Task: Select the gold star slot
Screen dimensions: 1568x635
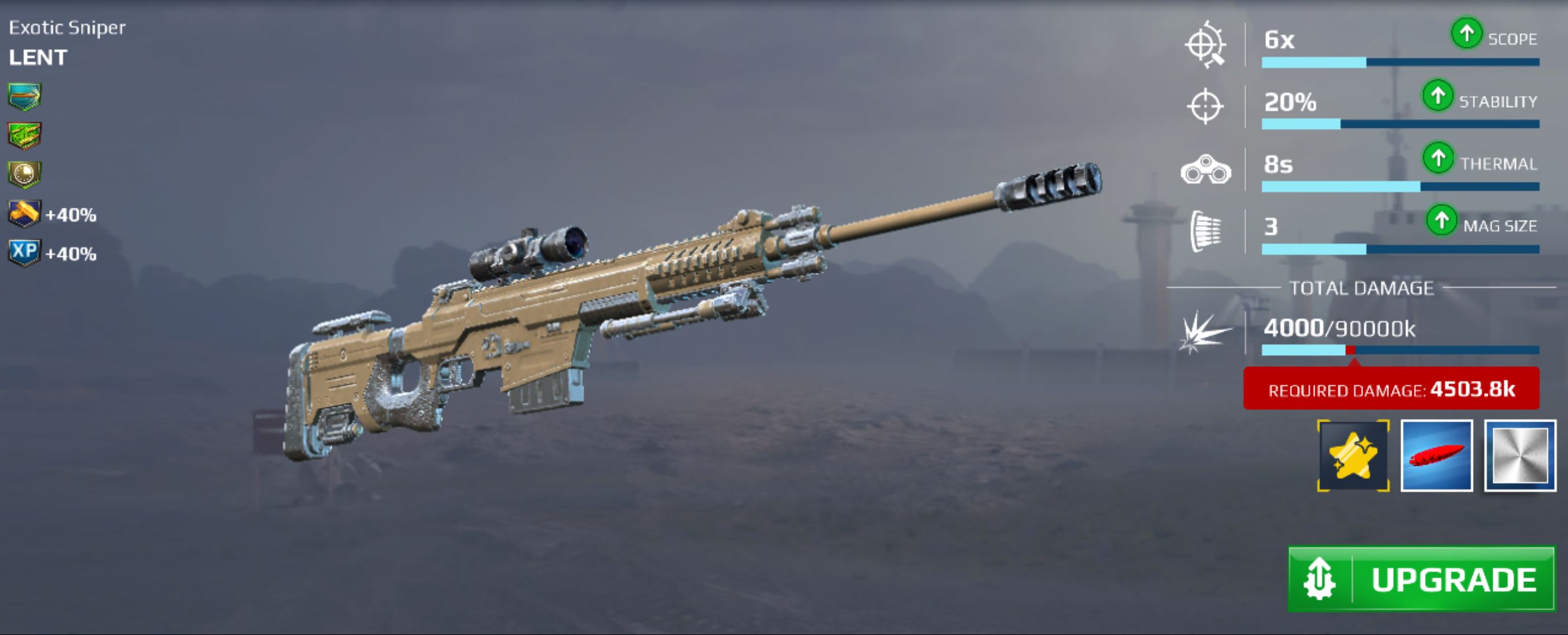Action: point(1352,455)
